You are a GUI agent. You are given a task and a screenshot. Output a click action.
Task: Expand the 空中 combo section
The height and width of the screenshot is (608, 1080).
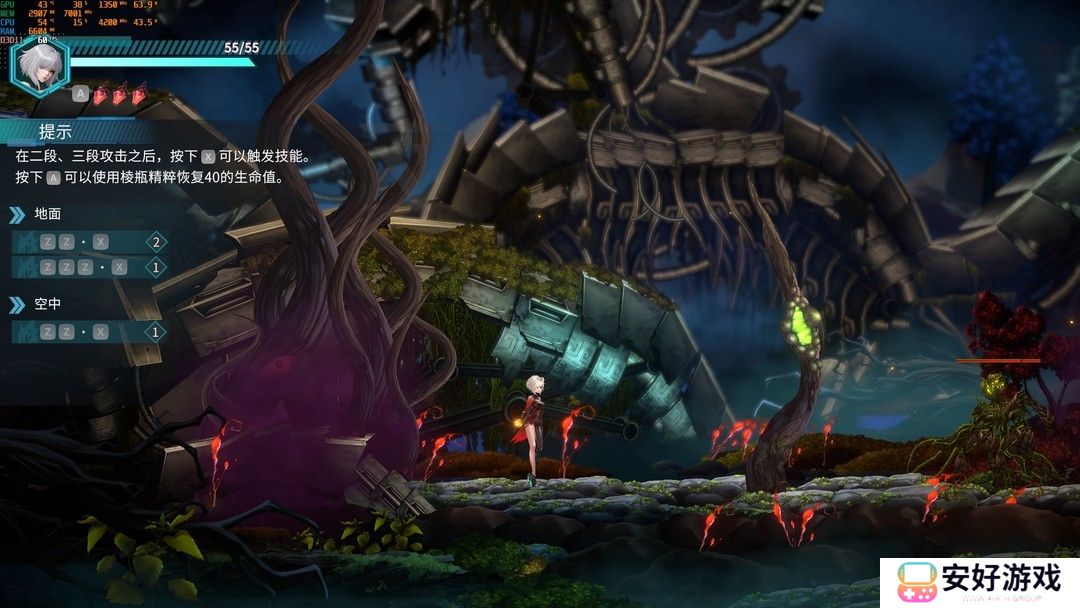click(48, 304)
